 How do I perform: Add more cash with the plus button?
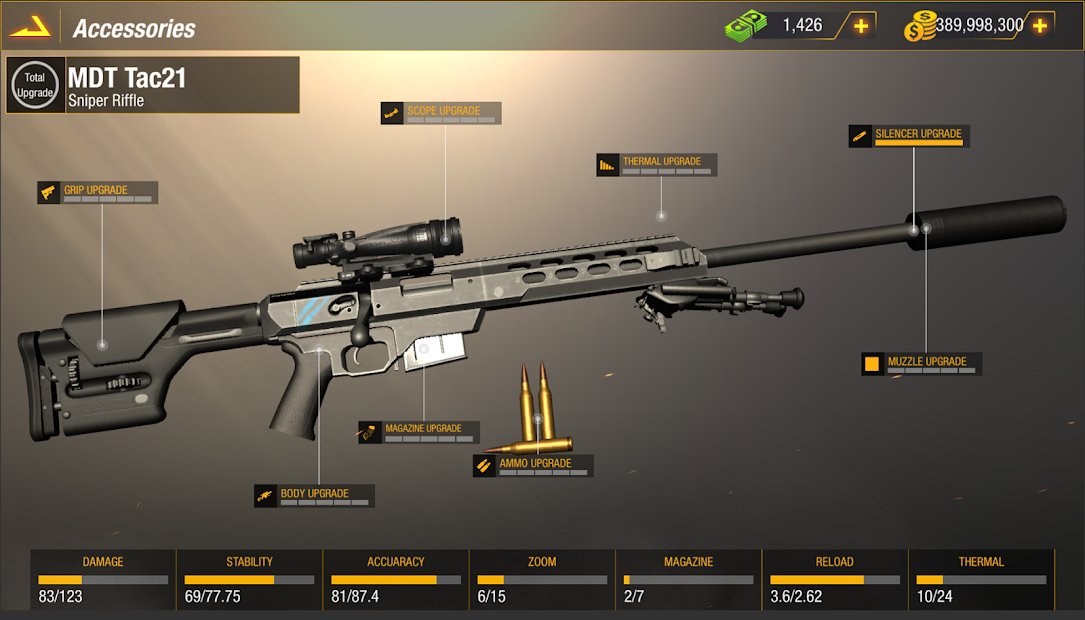coord(860,26)
